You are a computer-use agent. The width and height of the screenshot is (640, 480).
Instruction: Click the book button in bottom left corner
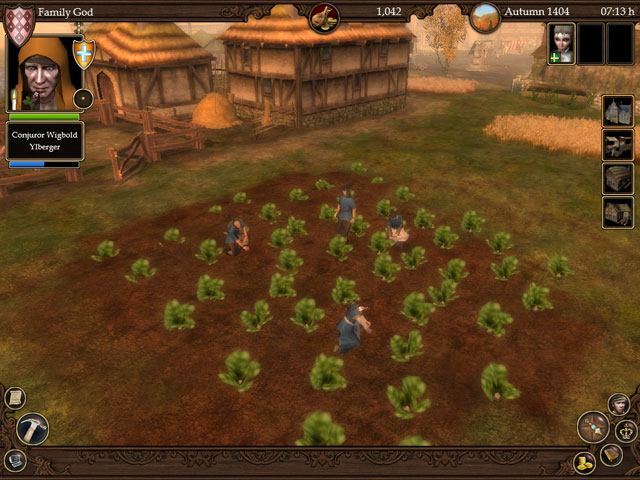point(14,460)
